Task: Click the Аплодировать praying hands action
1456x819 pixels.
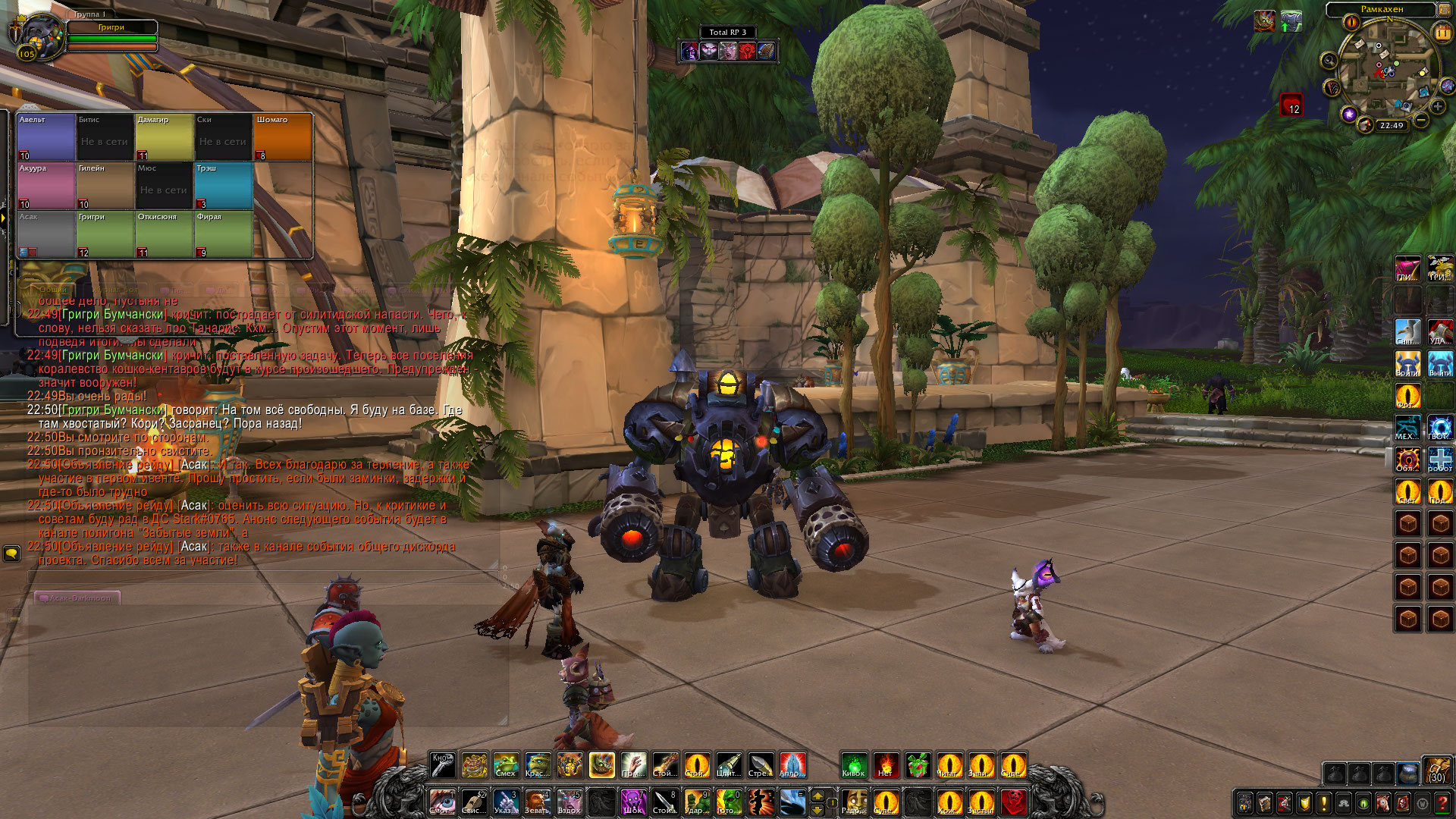Action: pyautogui.click(x=791, y=765)
